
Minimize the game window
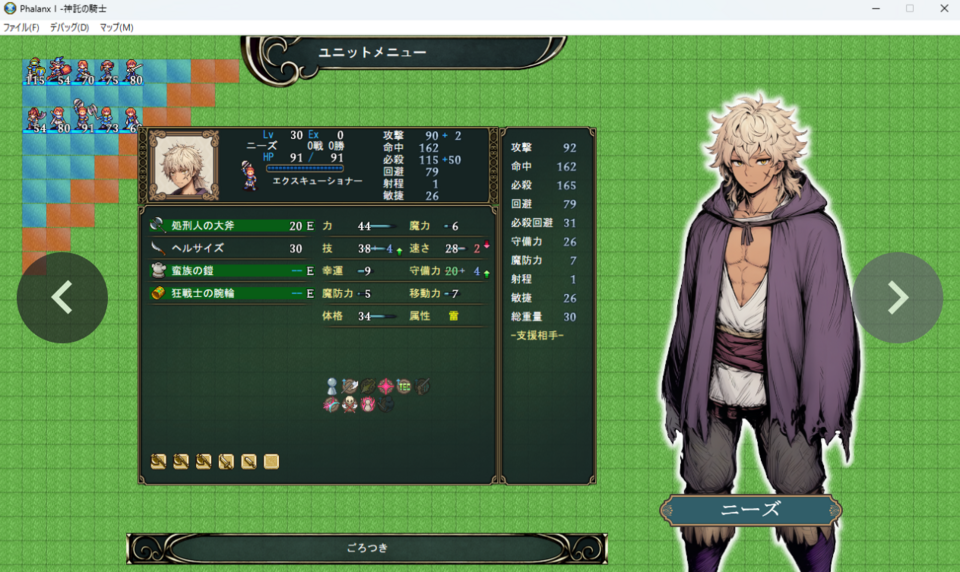[x=875, y=8]
